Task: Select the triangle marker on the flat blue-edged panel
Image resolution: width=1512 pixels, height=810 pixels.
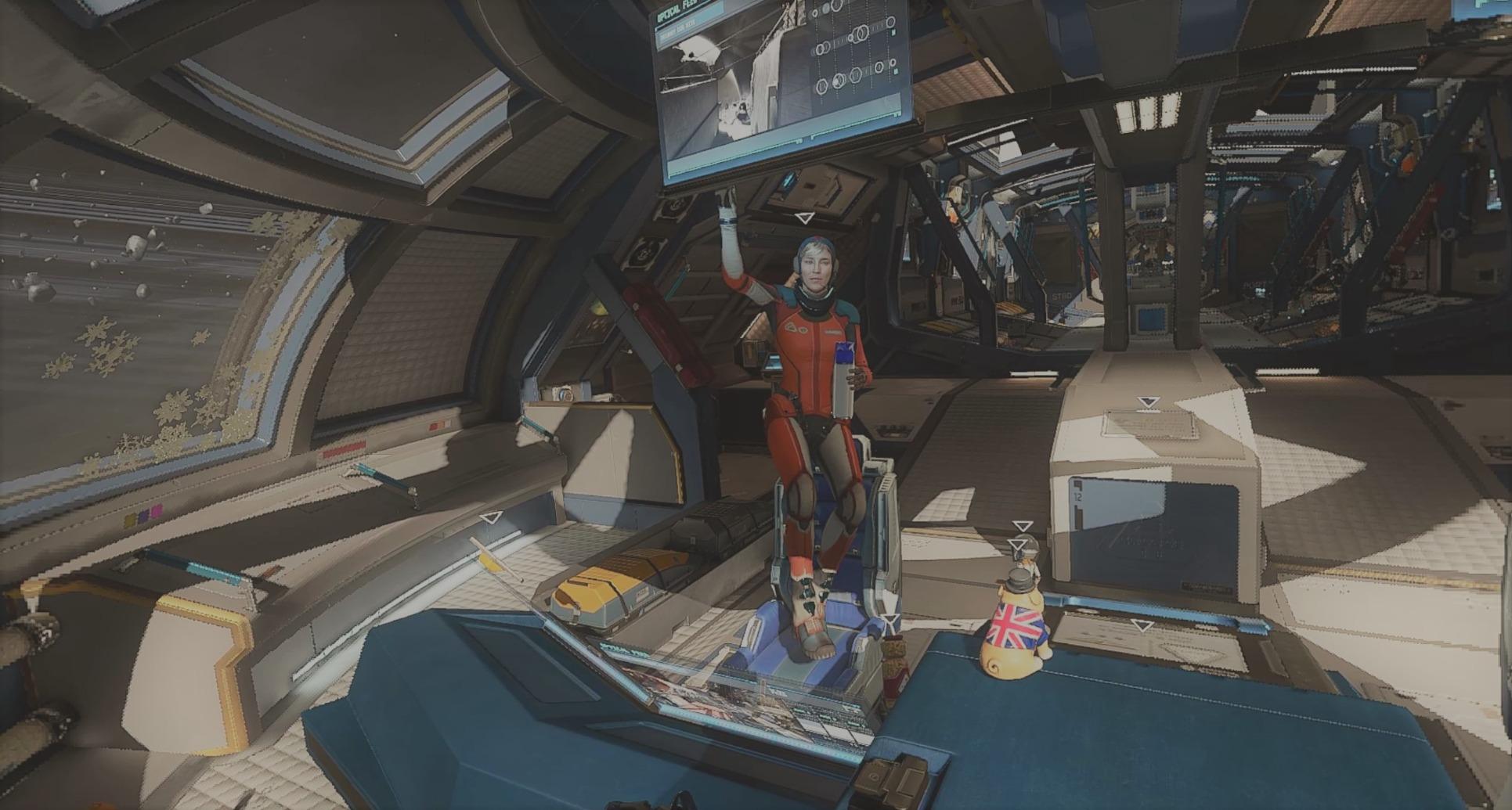Action: click(x=1142, y=626)
